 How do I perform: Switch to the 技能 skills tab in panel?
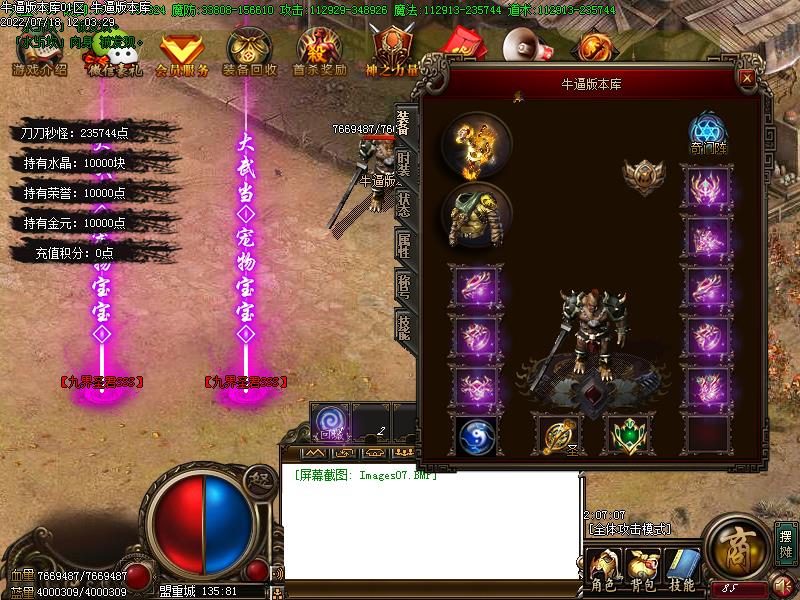click(404, 322)
